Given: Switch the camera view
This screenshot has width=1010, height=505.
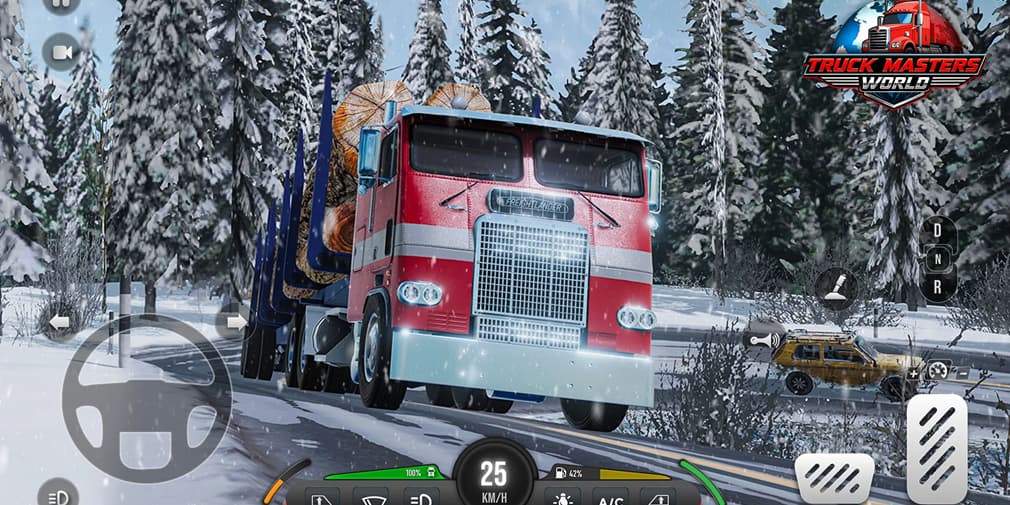Looking at the screenshot, I should (61, 52).
